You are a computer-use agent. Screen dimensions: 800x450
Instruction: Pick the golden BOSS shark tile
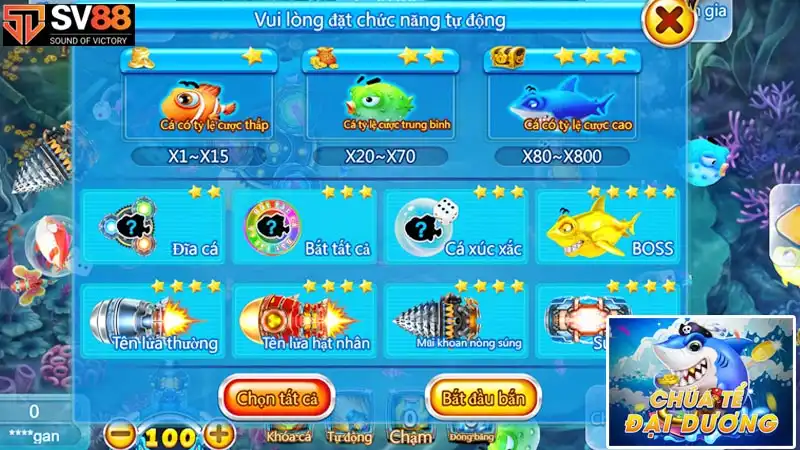607,226
